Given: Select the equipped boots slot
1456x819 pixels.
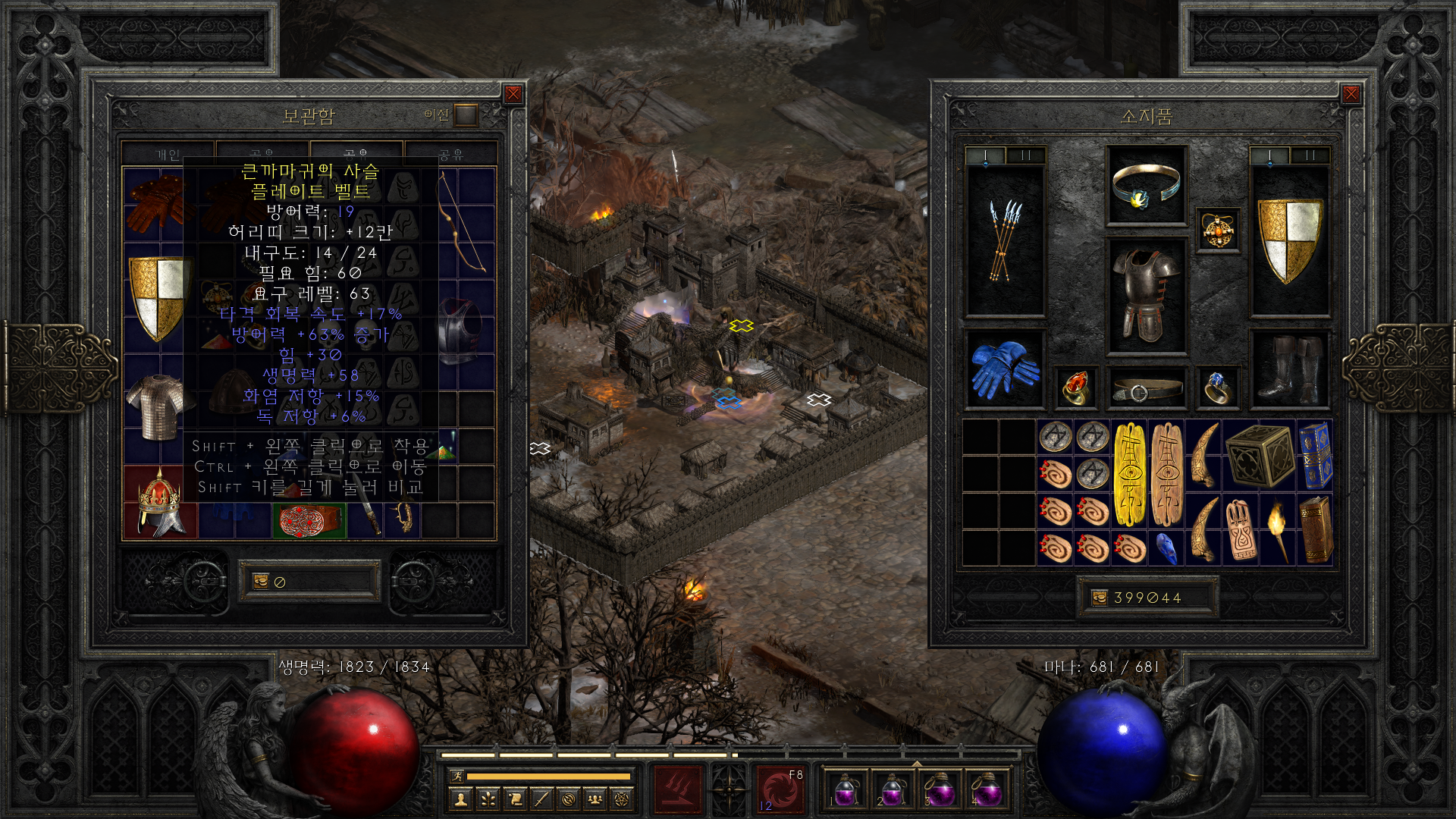Looking at the screenshot, I should pos(1289,369).
